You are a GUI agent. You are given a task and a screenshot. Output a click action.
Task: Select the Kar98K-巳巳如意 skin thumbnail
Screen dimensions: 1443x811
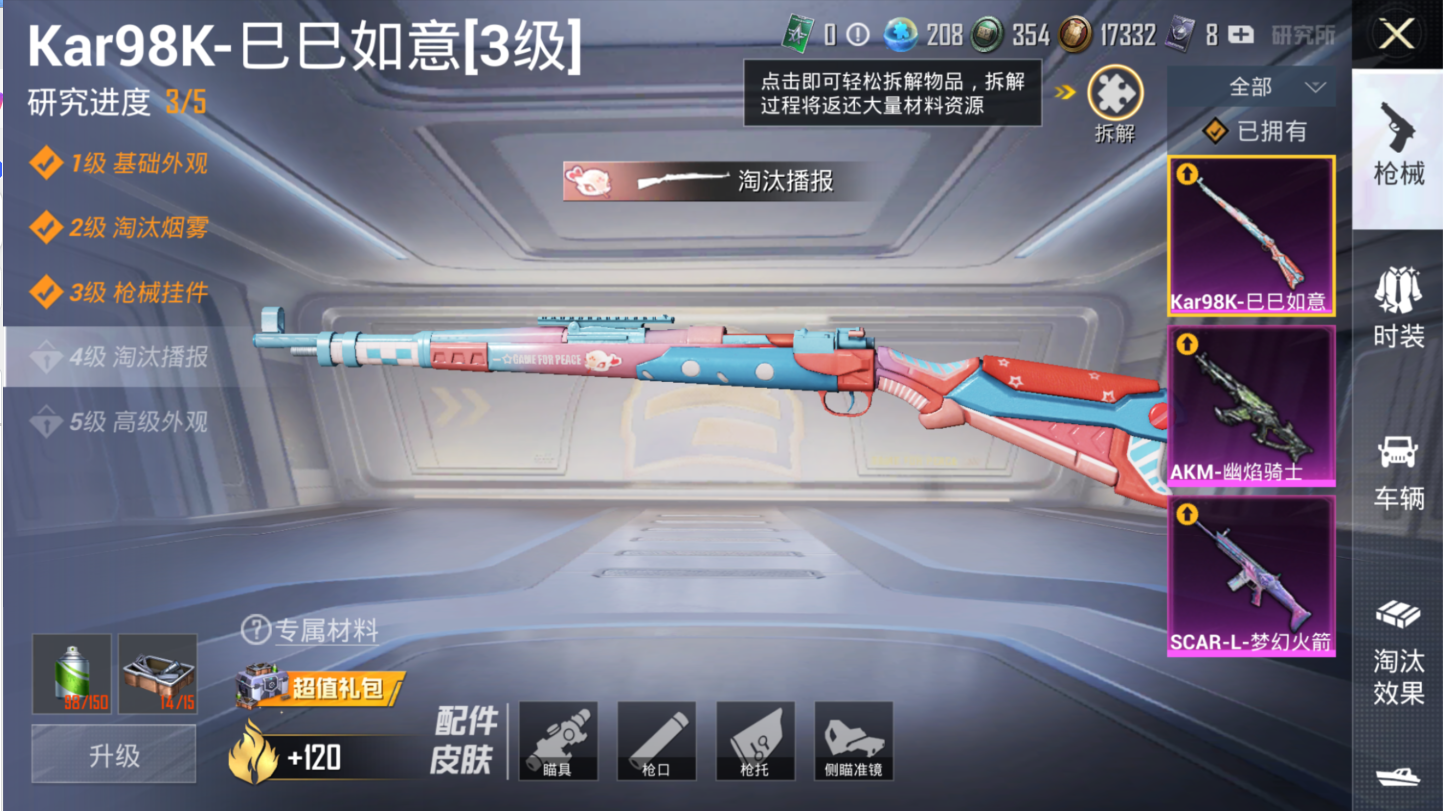tap(1251, 236)
